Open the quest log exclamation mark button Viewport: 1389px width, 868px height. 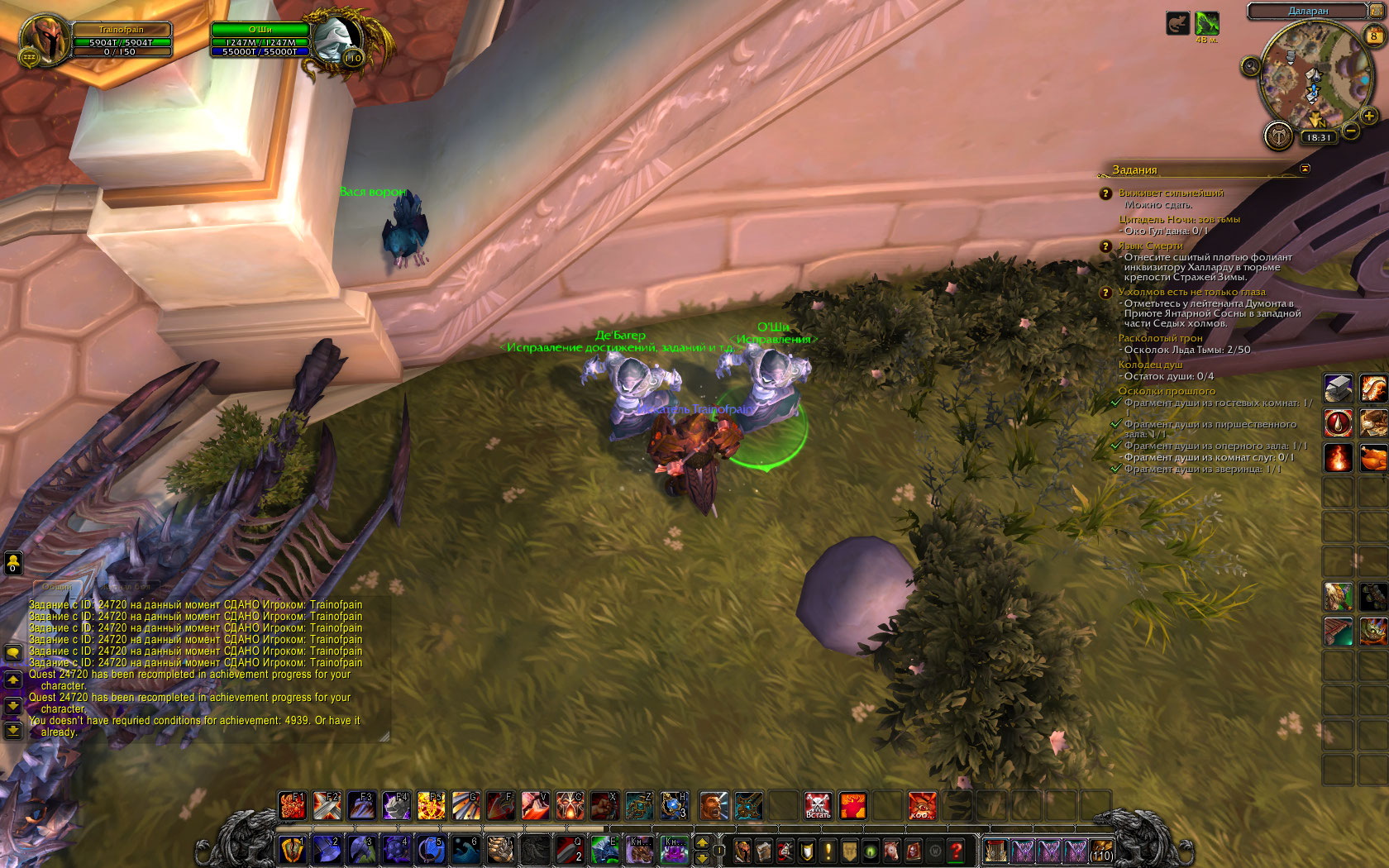coord(828,850)
